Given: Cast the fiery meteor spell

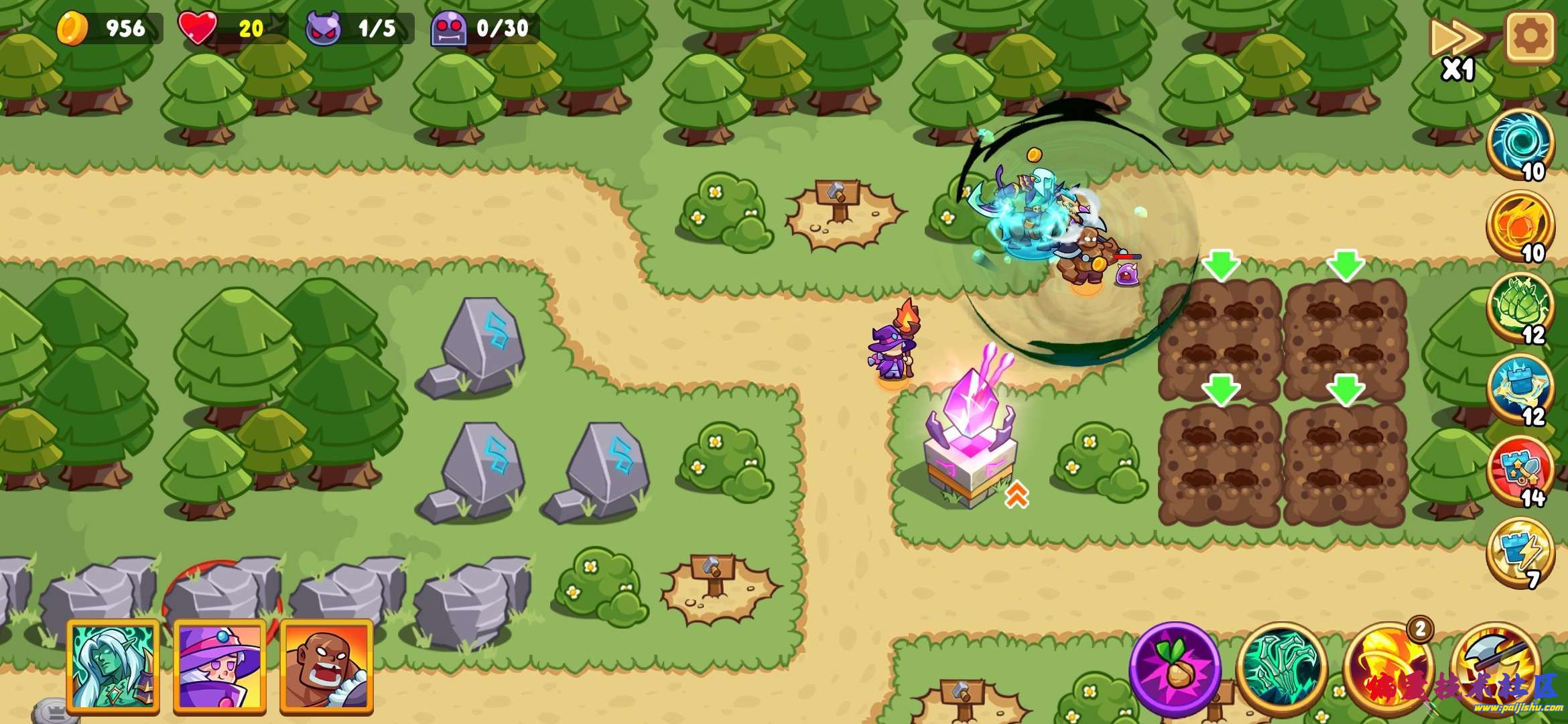Looking at the screenshot, I should pos(1520,225).
